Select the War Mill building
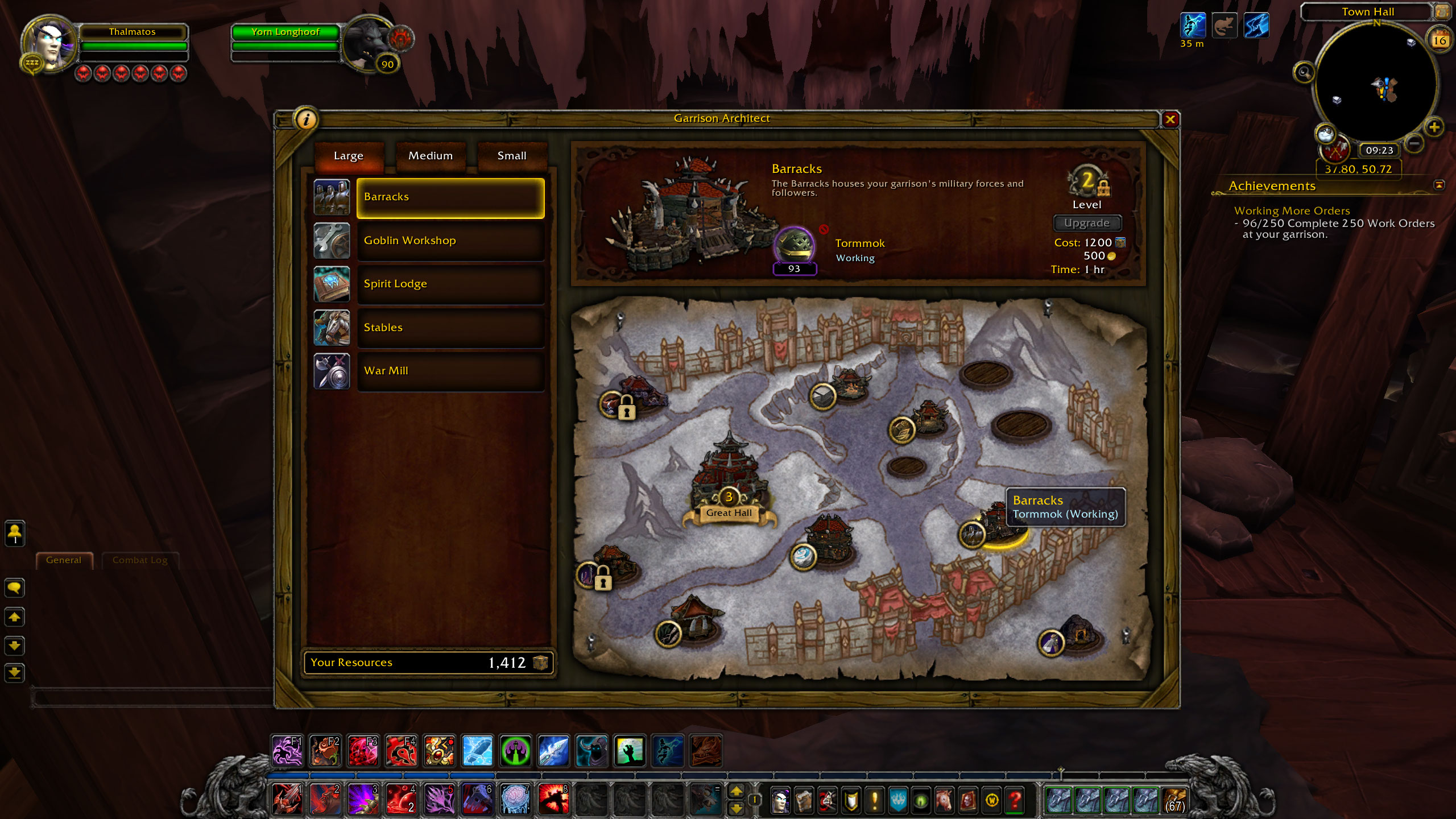 click(x=450, y=371)
